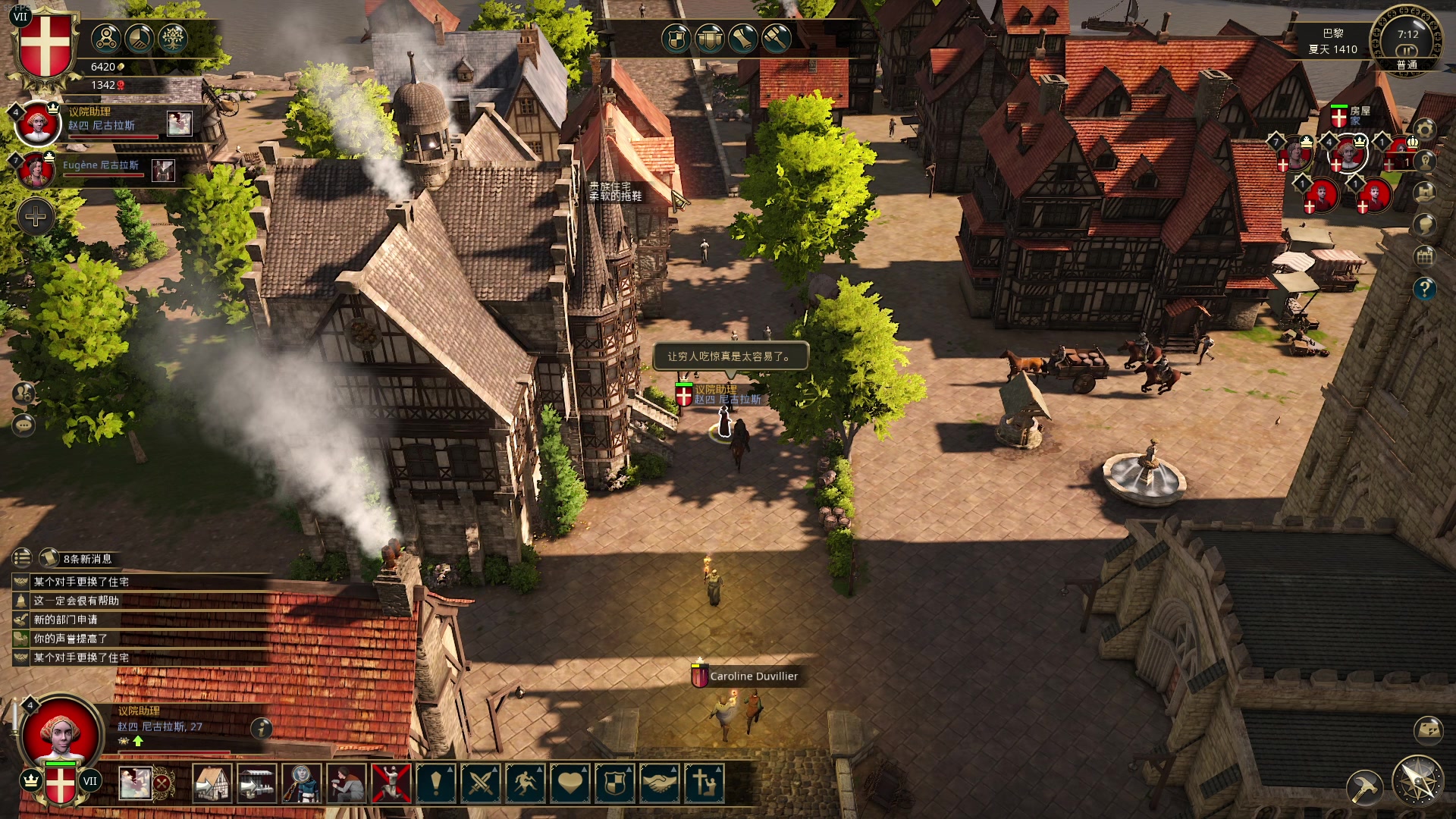
Task: Open the 你的声誉提高了 notification
Action: pos(70,639)
